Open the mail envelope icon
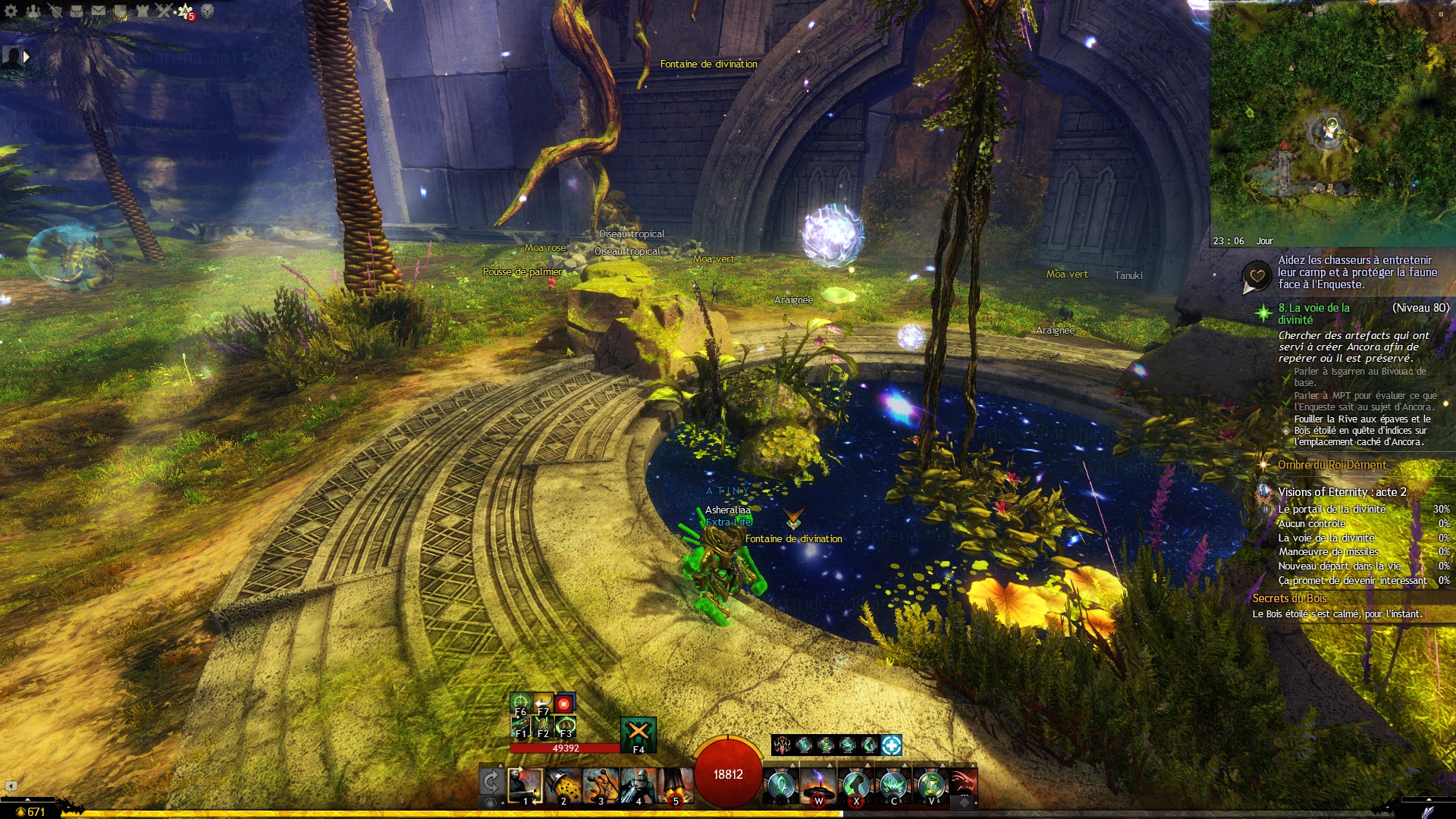Viewport: 1456px width, 819px height. click(99, 11)
